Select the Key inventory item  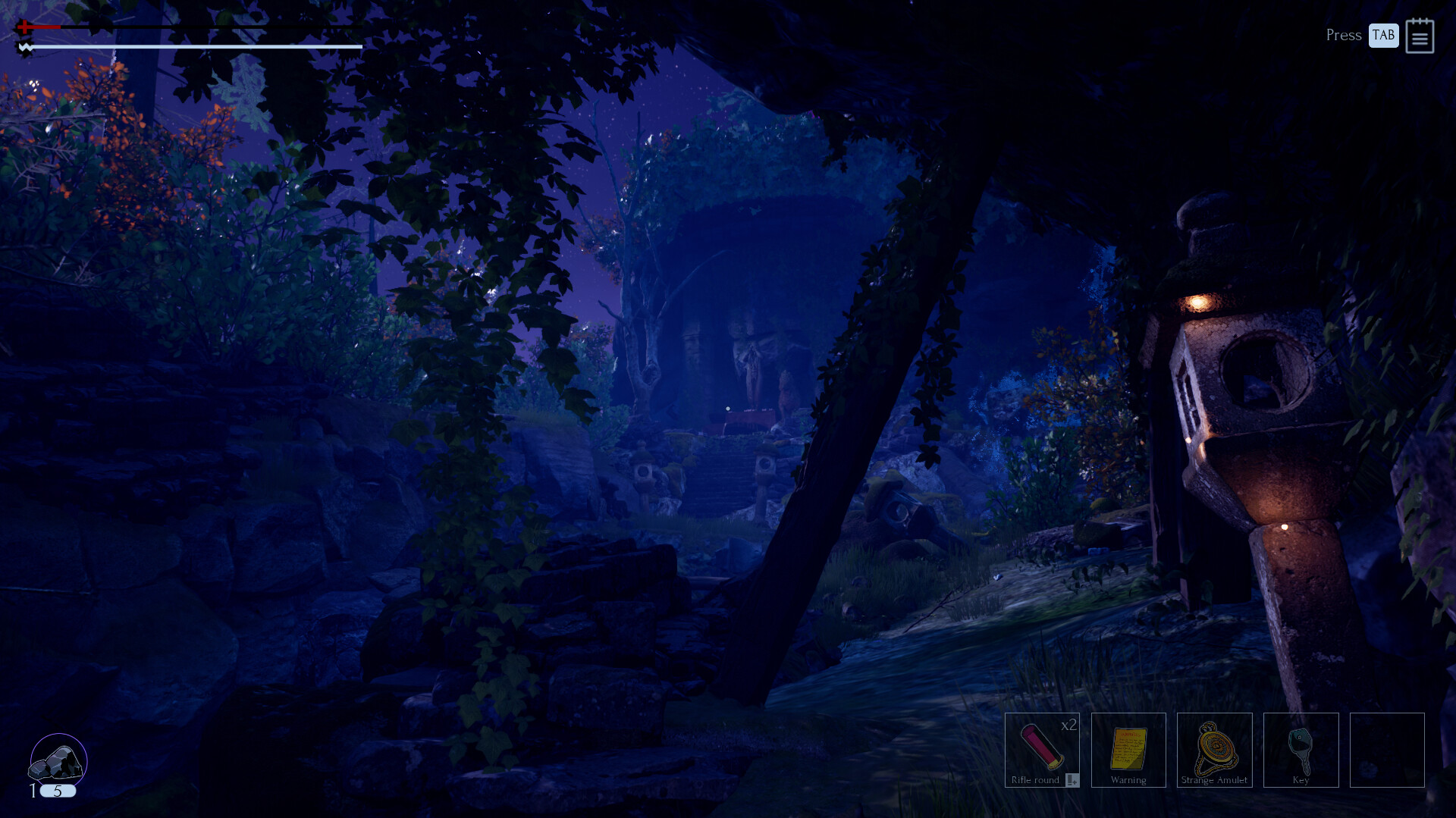point(1301,751)
